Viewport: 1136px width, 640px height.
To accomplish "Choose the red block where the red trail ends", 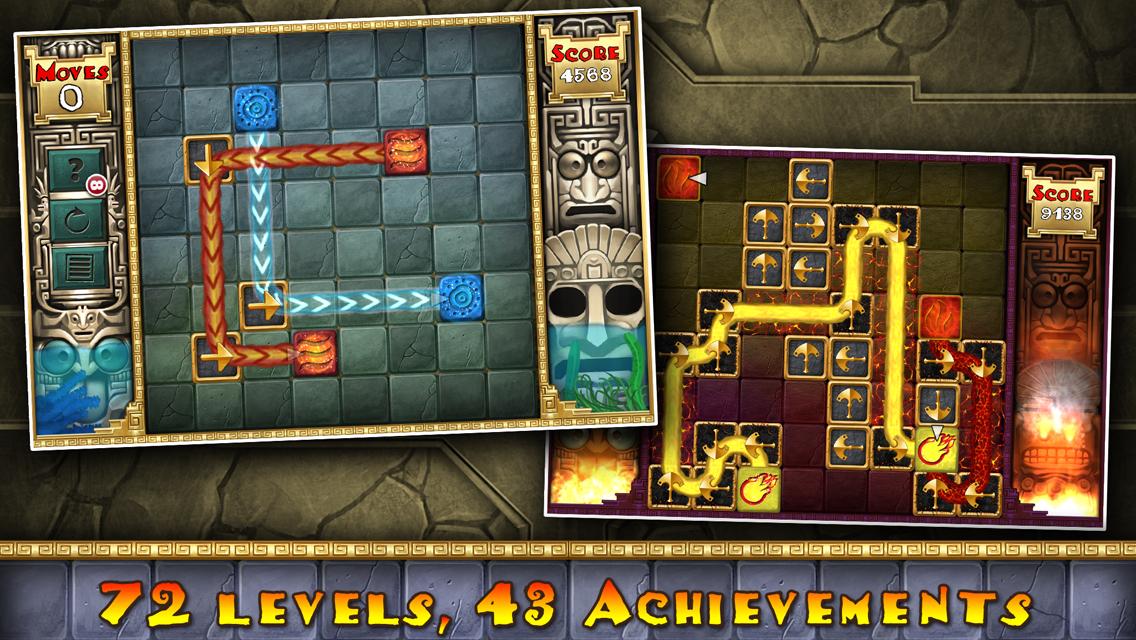I will click(x=315, y=353).
